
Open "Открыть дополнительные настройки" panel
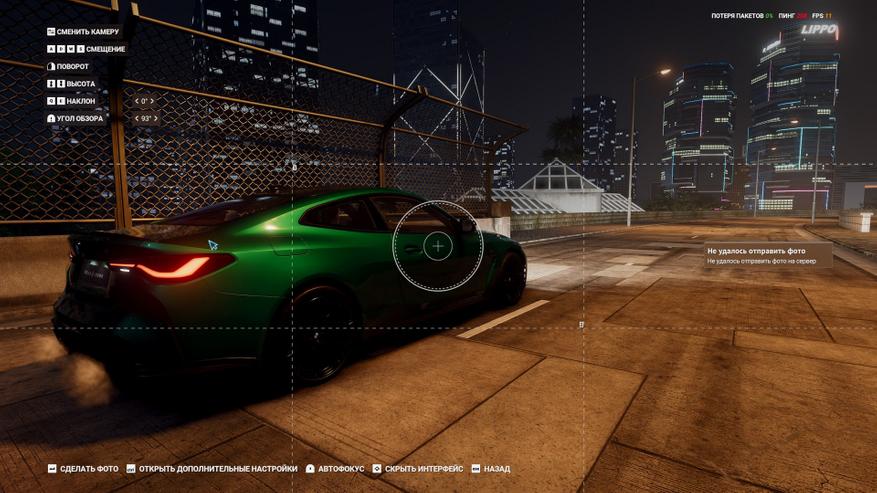[212, 468]
